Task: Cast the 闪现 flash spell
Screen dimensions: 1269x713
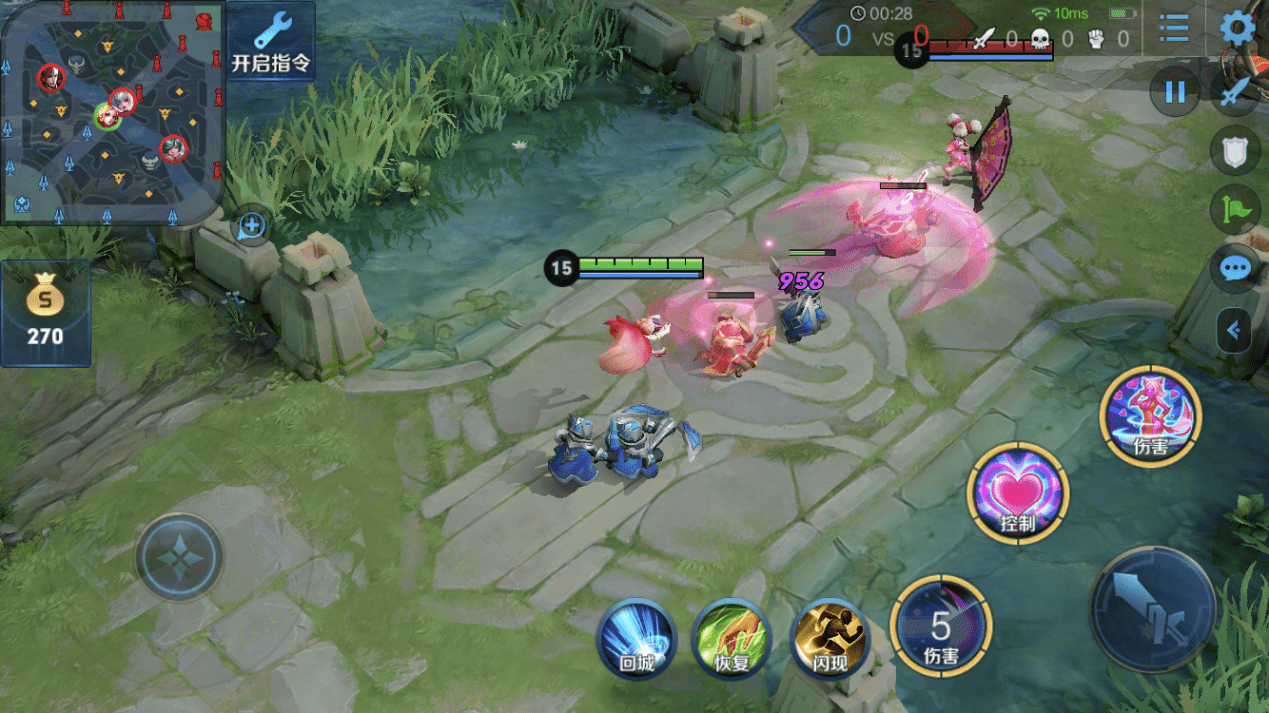Action: 829,640
